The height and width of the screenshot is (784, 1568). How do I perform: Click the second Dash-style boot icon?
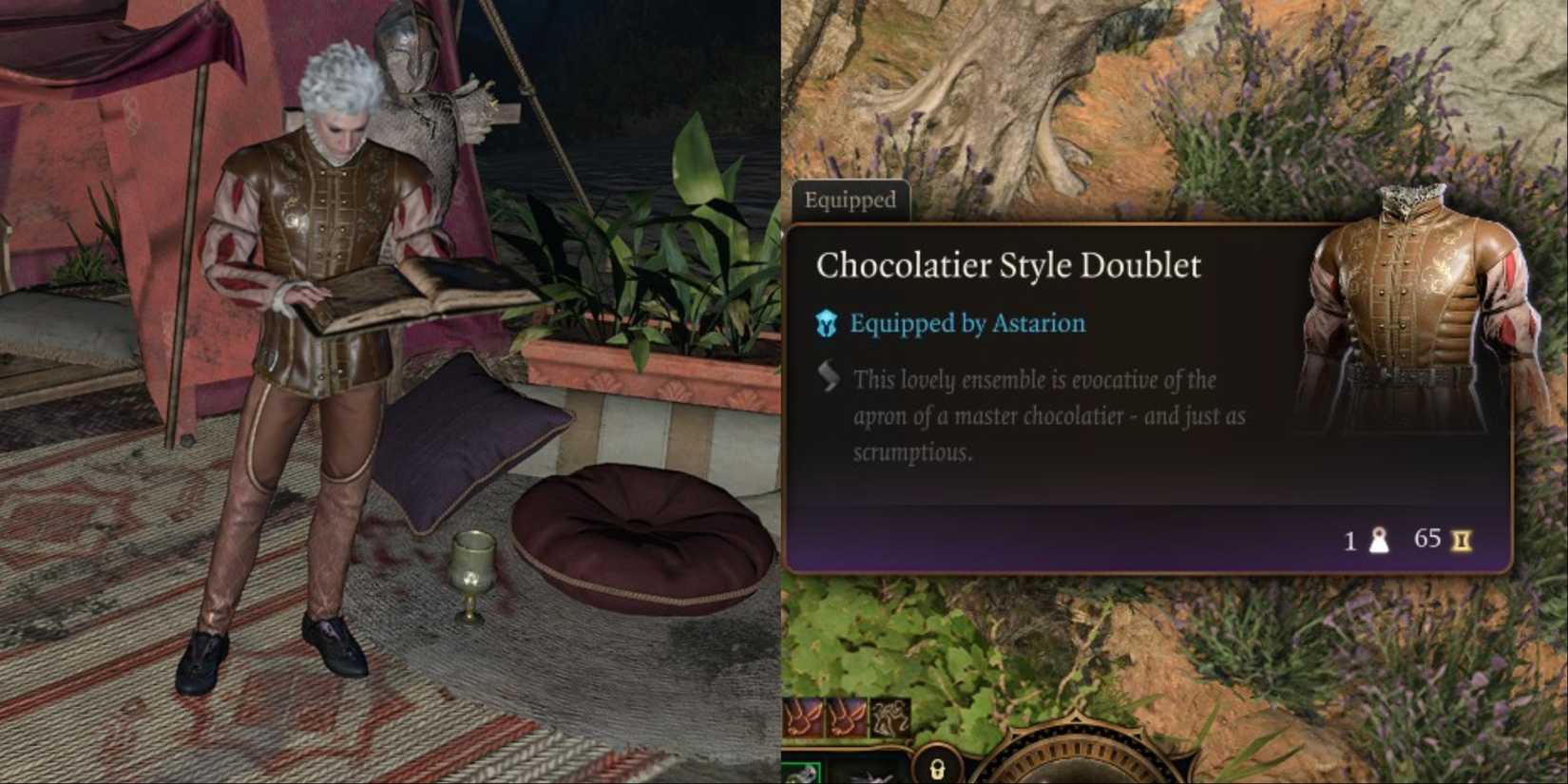pos(846,717)
